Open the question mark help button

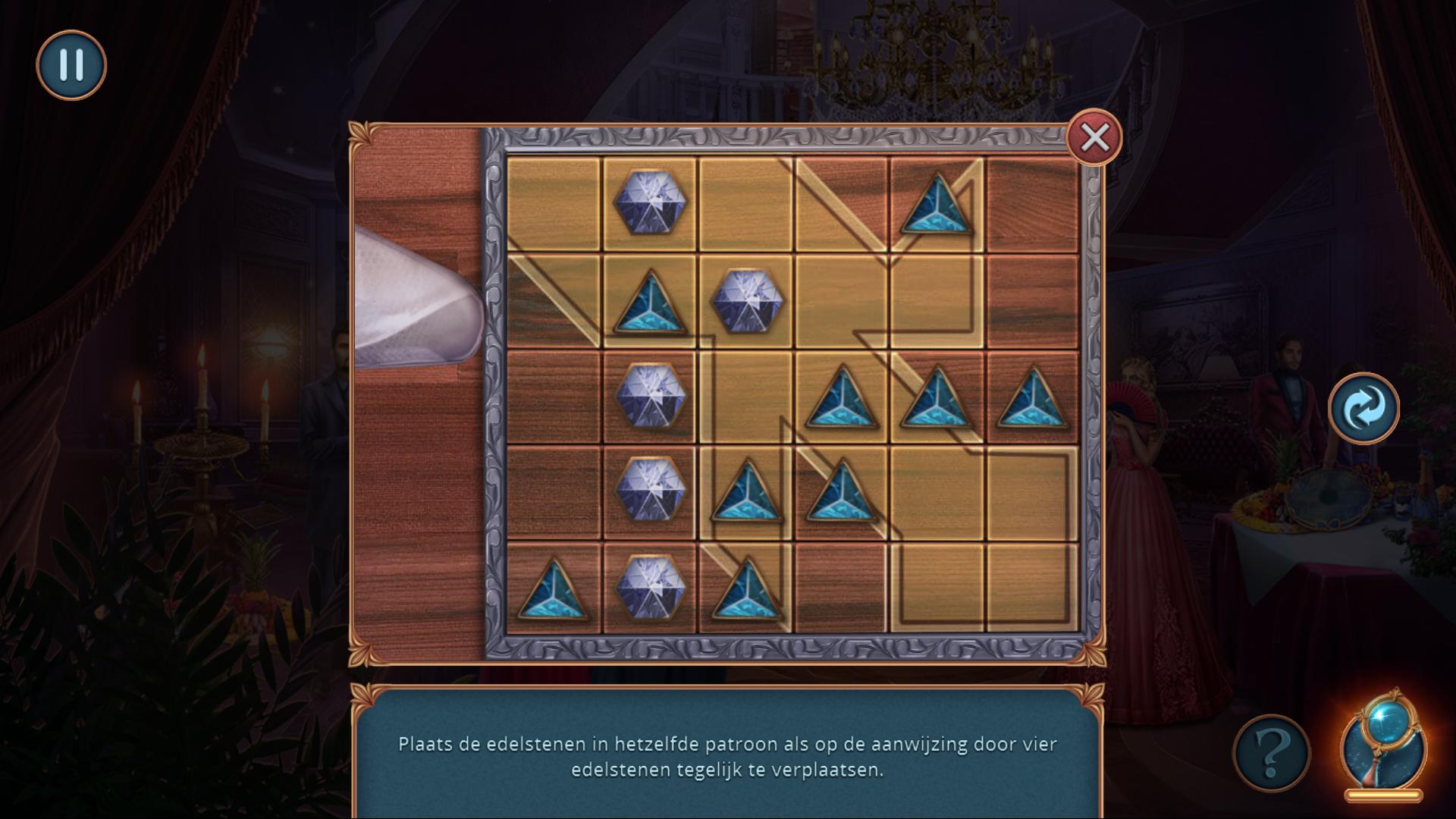(x=1272, y=752)
